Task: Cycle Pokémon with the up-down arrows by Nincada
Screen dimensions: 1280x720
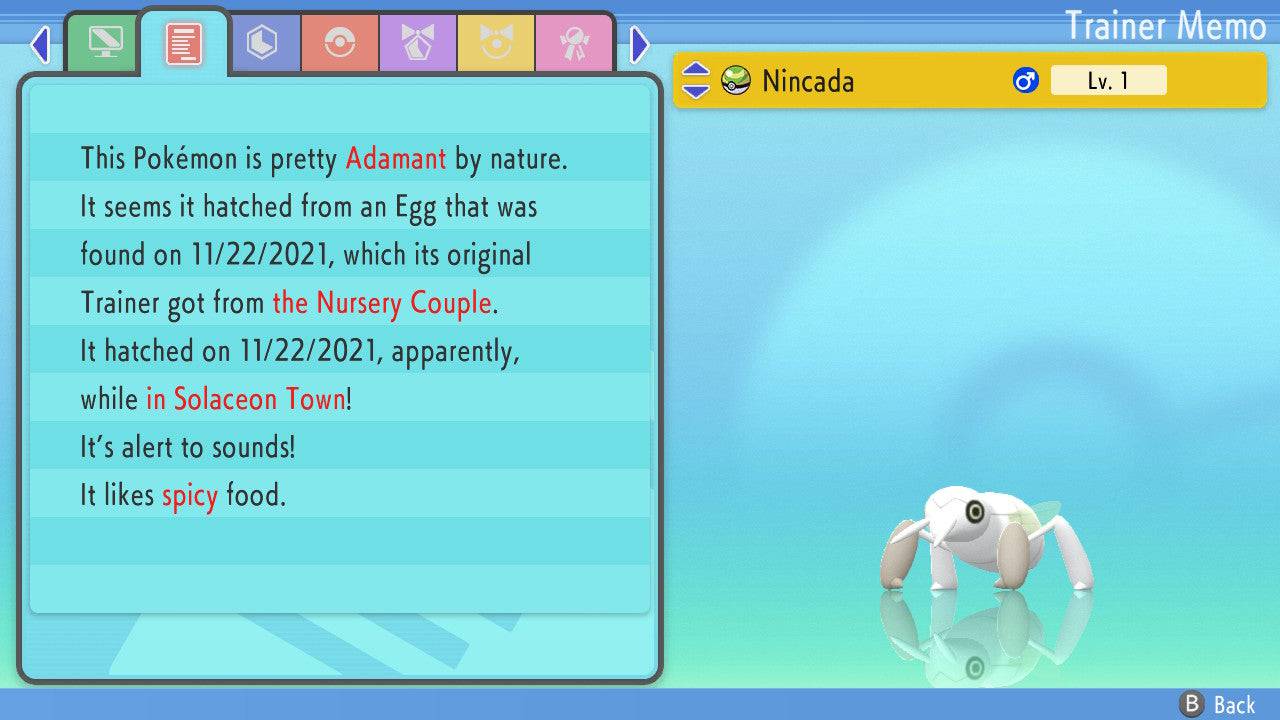Action: pyautogui.click(x=695, y=81)
